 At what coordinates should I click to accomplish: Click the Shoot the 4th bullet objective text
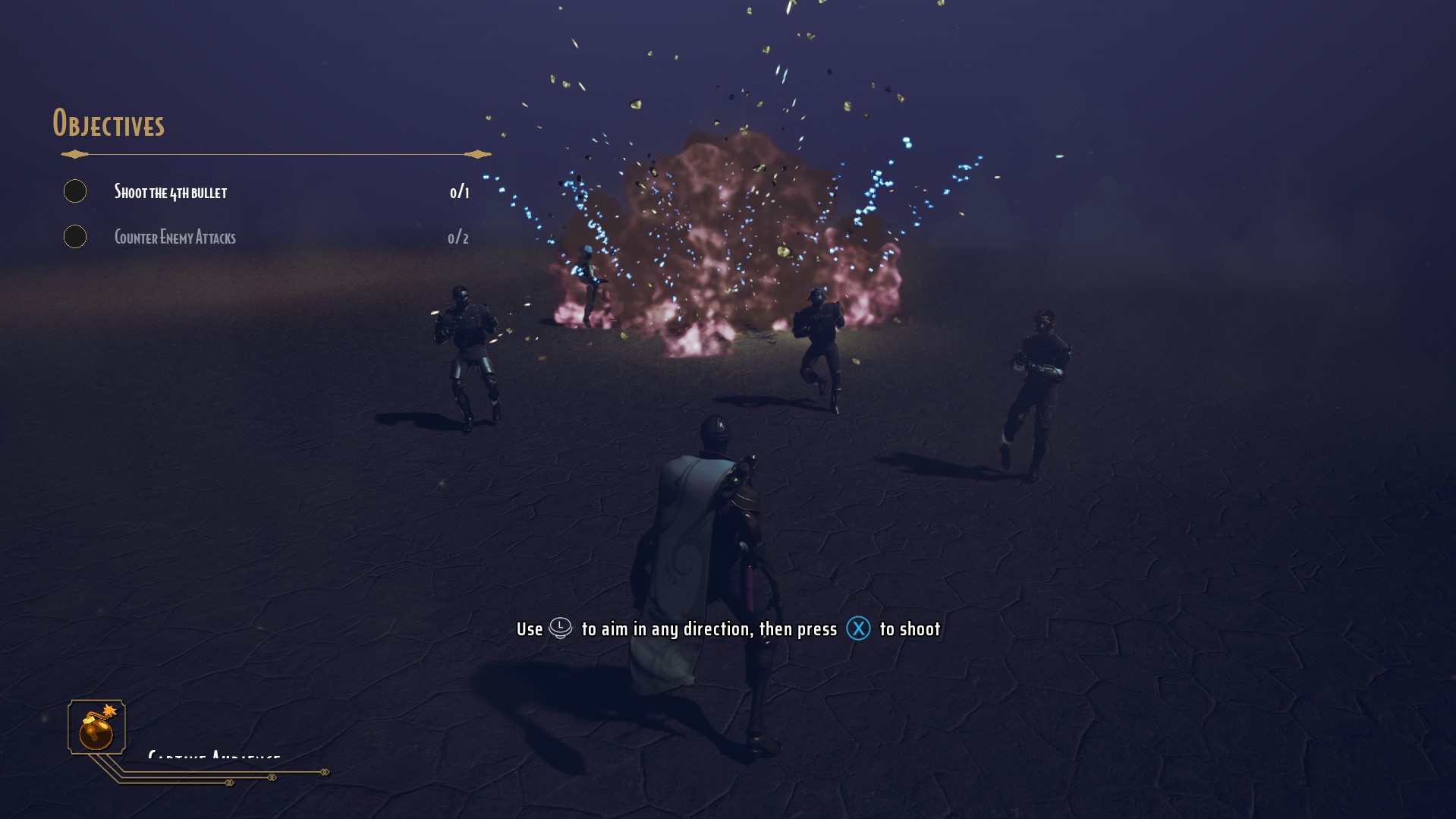(x=171, y=192)
